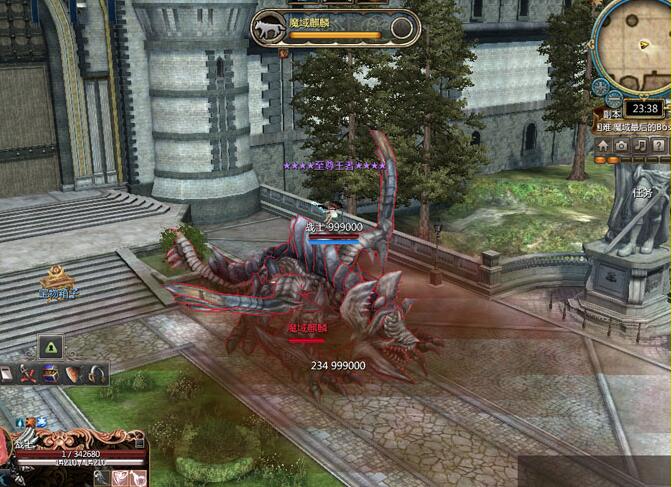Select the crossed red swords icon
The image size is (672, 487).
click(29, 373)
